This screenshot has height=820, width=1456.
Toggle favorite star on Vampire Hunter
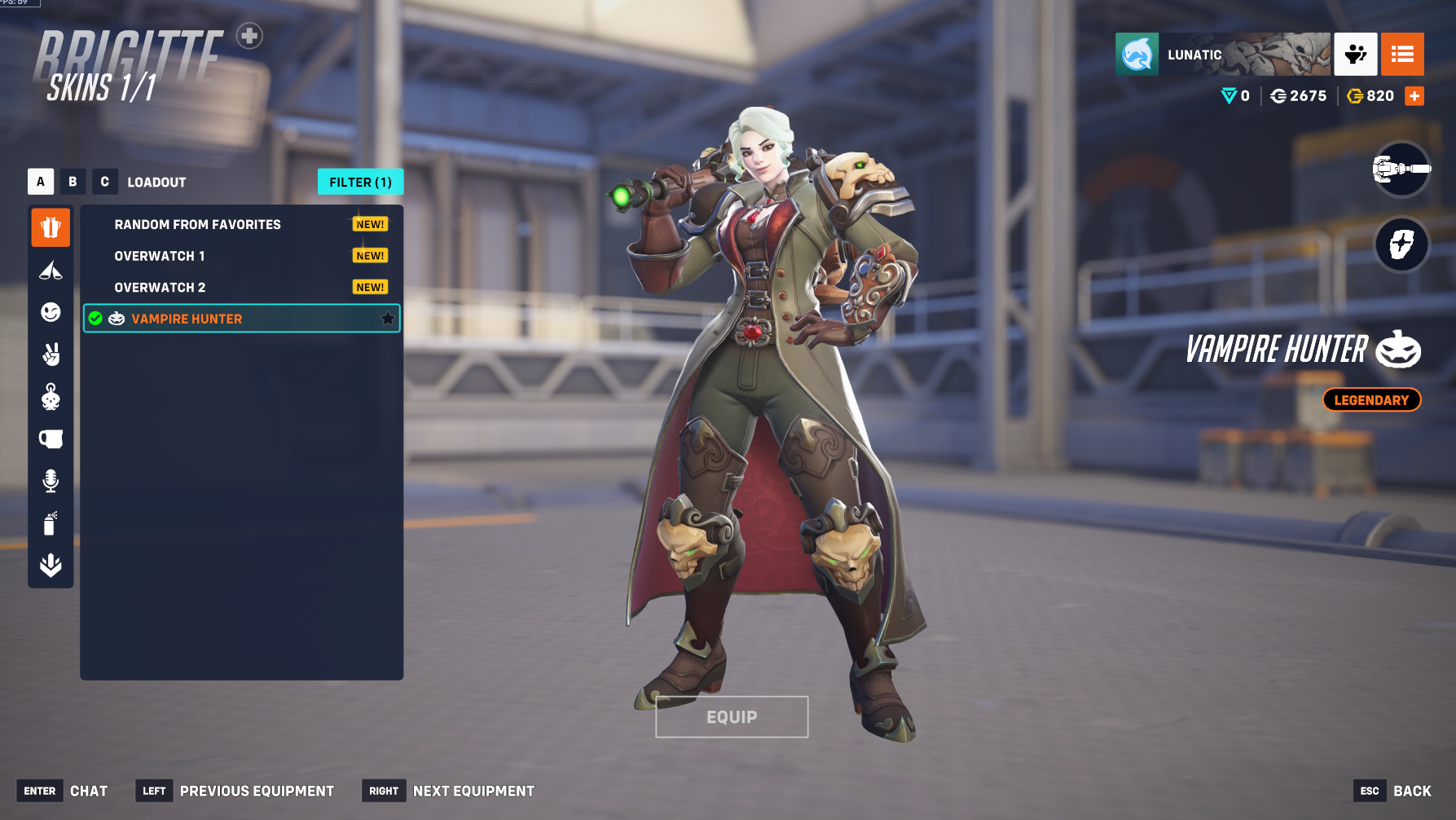click(388, 319)
